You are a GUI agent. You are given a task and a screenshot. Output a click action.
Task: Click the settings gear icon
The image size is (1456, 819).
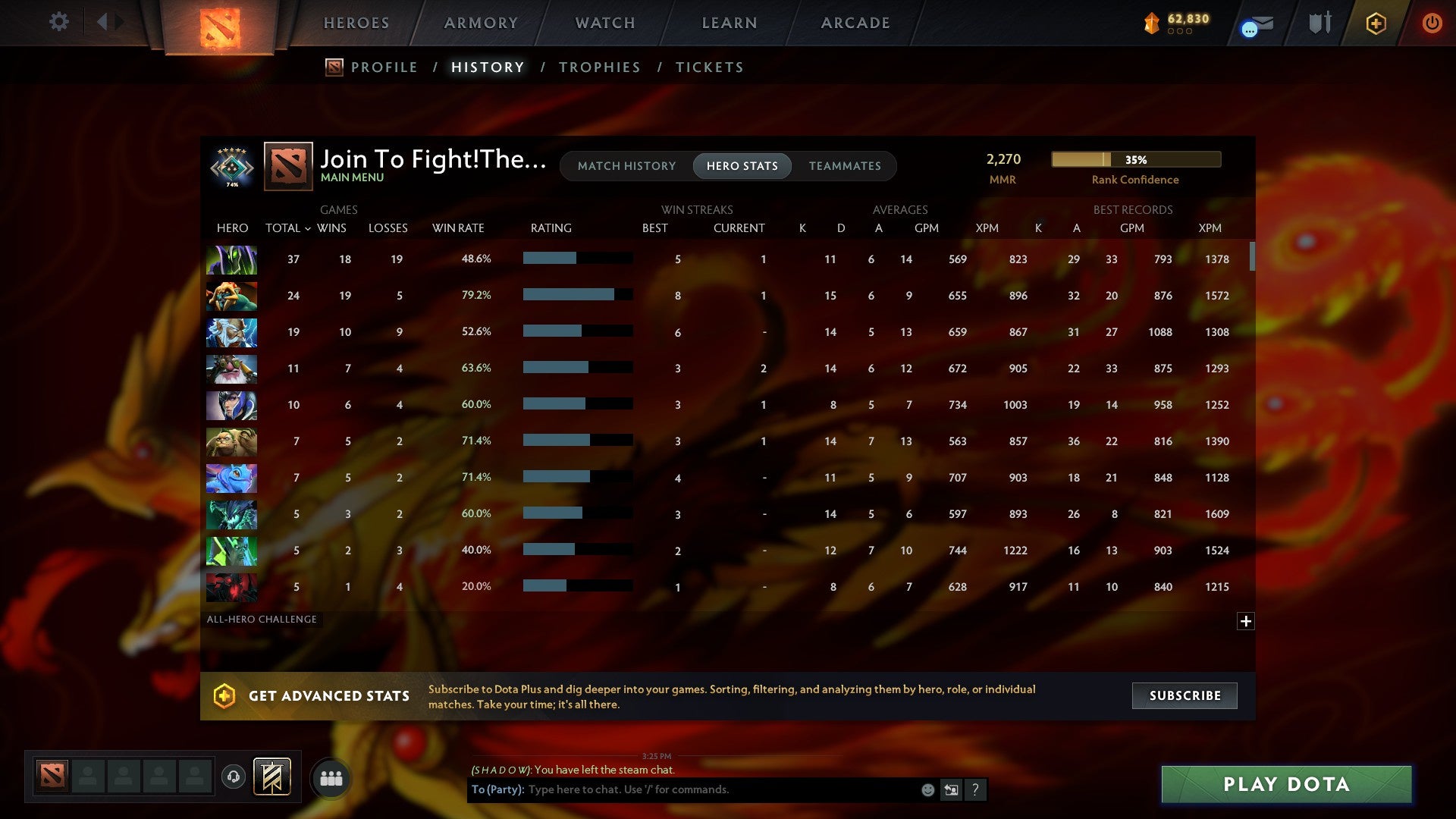pos(58,22)
